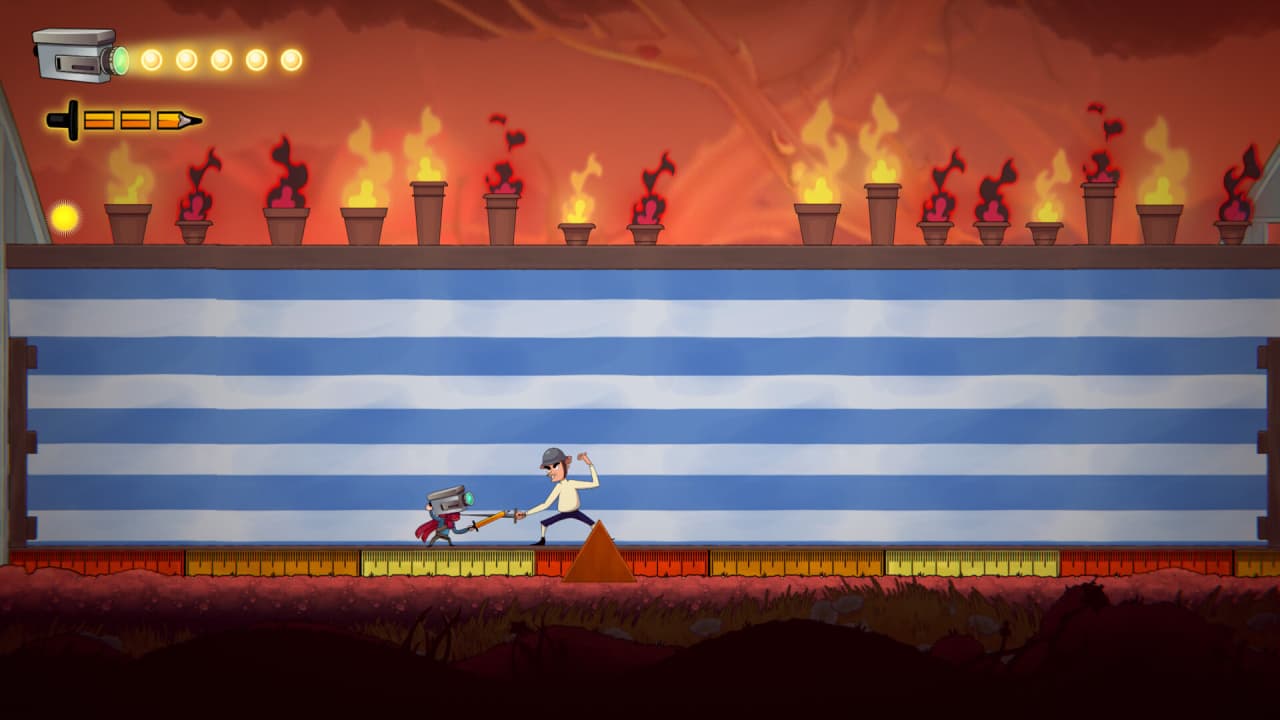Image resolution: width=1280 pixels, height=720 pixels.
Task: Select the pencil sword weapon icon
Action: pyautogui.click(x=124, y=121)
